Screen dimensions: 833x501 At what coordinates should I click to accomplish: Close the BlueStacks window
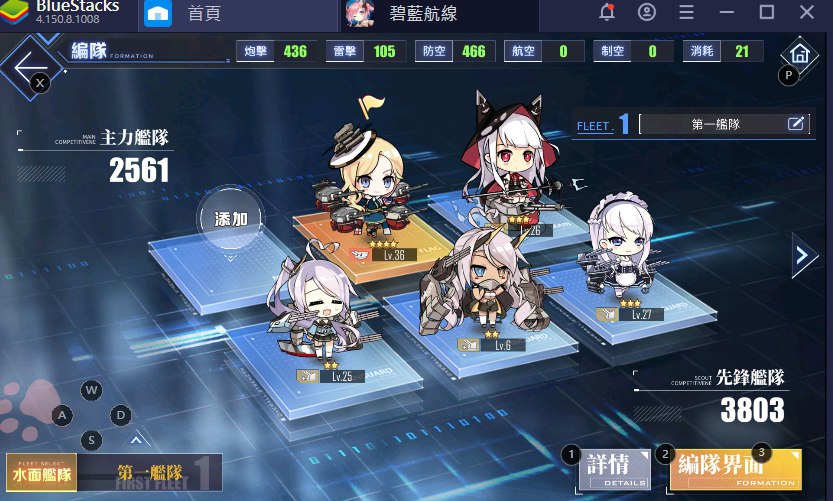pyautogui.click(x=806, y=13)
